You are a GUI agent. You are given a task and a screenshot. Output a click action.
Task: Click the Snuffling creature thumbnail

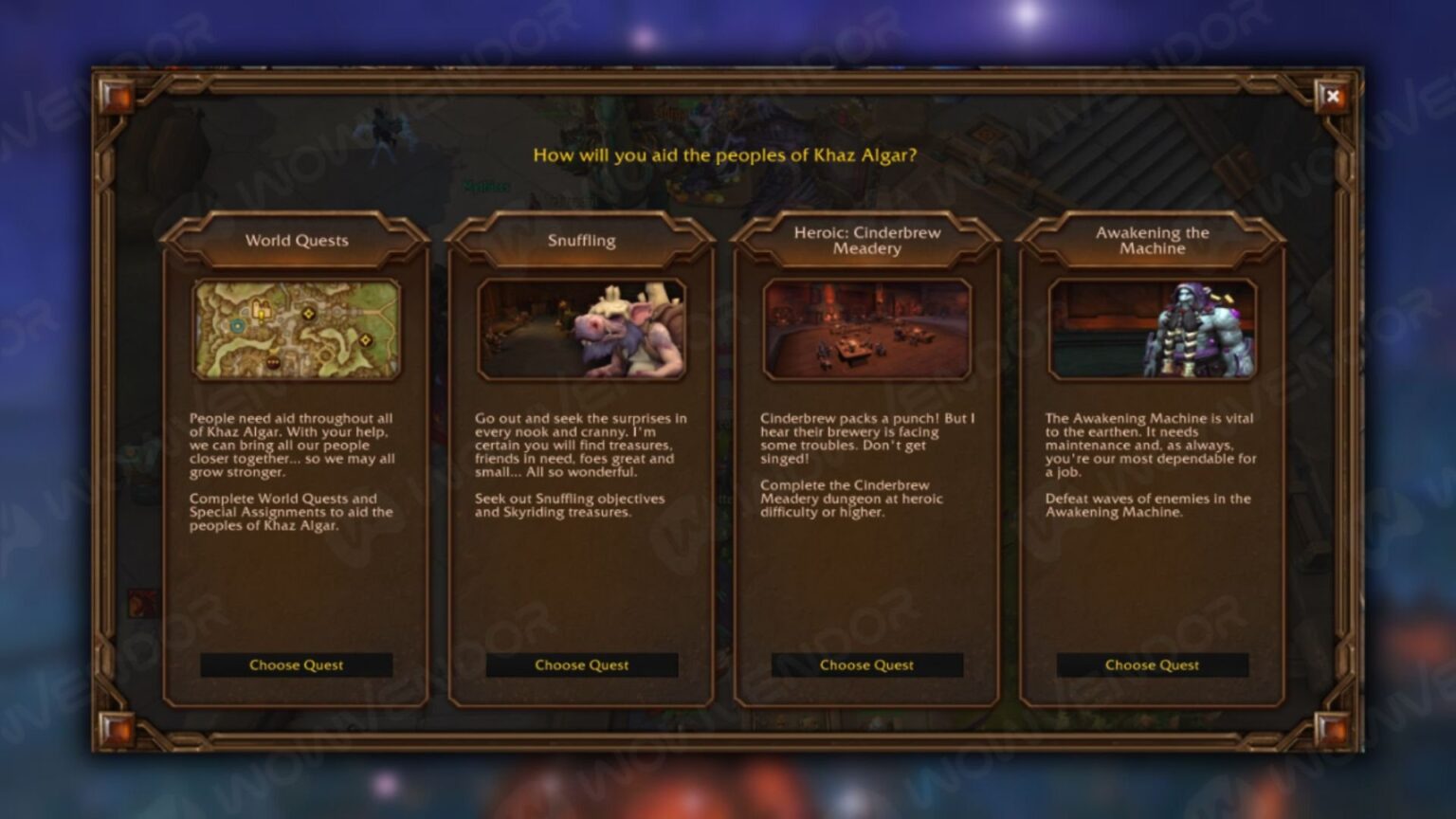pyautogui.click(x=581, y=329)
